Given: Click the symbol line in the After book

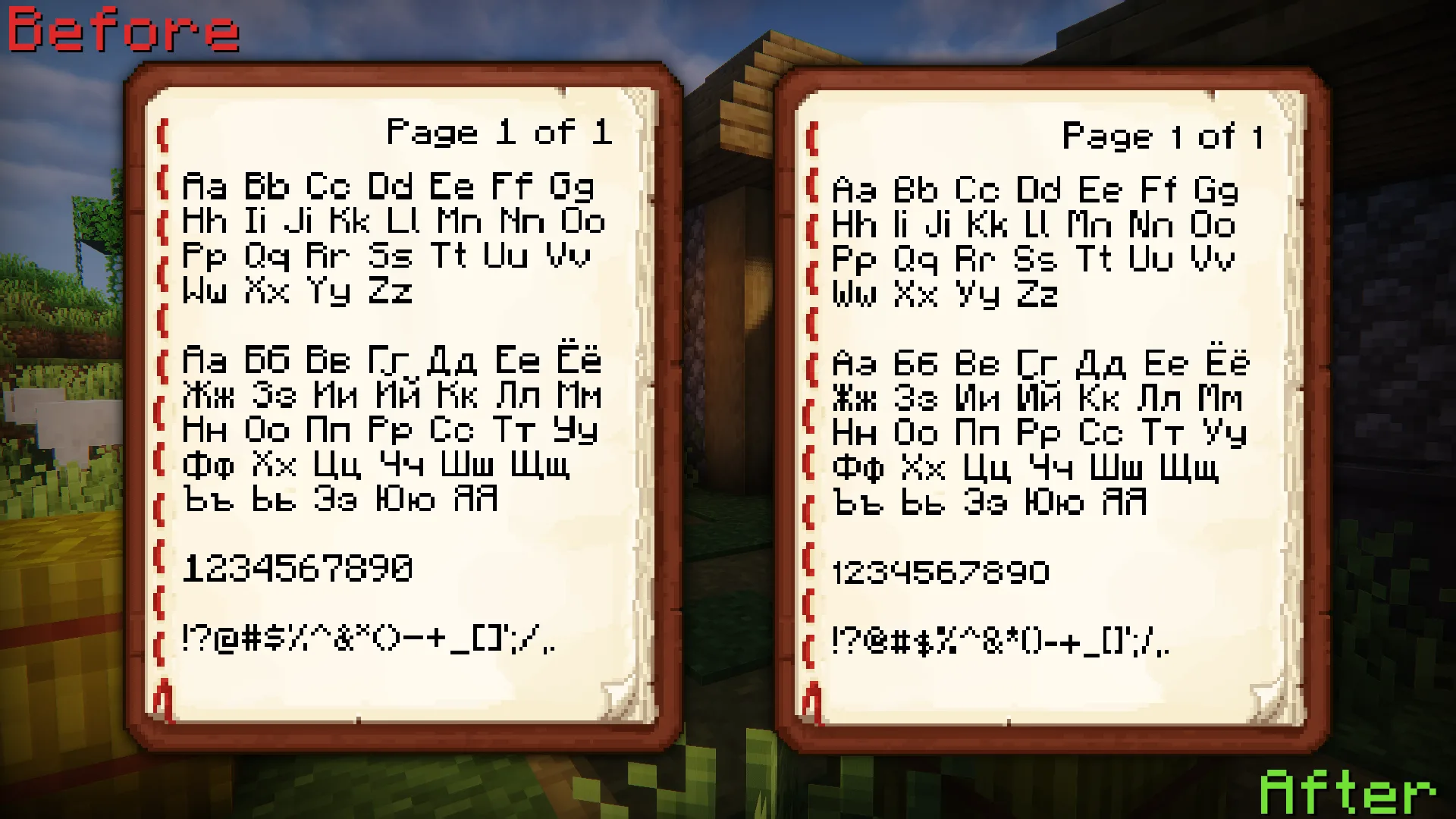Looking at the screenshot, I should click(x=1001, y=643).
